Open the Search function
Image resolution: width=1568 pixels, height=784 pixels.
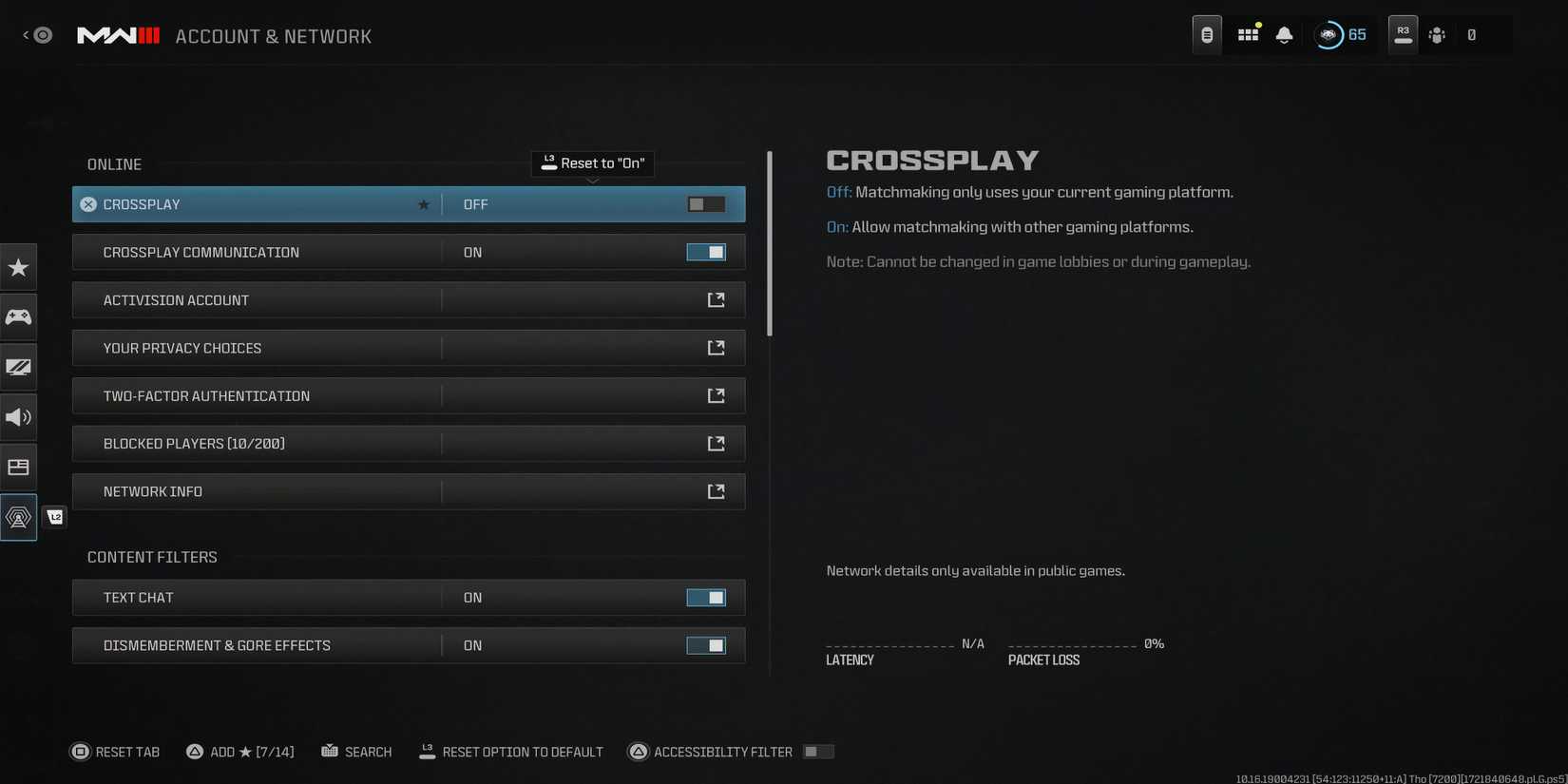pyautogui.click(x=357, y=751)
